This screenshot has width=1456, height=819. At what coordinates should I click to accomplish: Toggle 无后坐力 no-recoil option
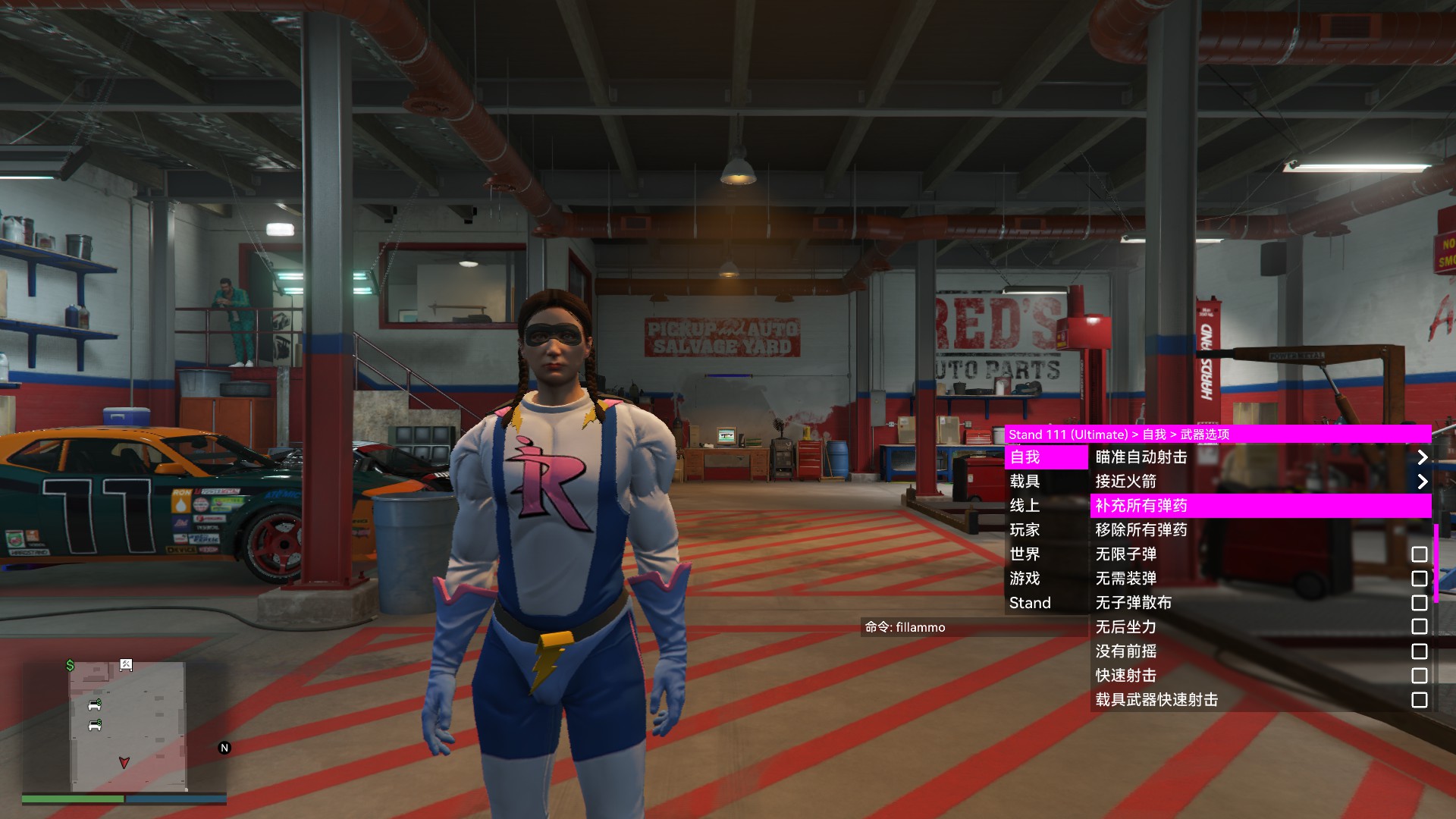point(1419,627)
